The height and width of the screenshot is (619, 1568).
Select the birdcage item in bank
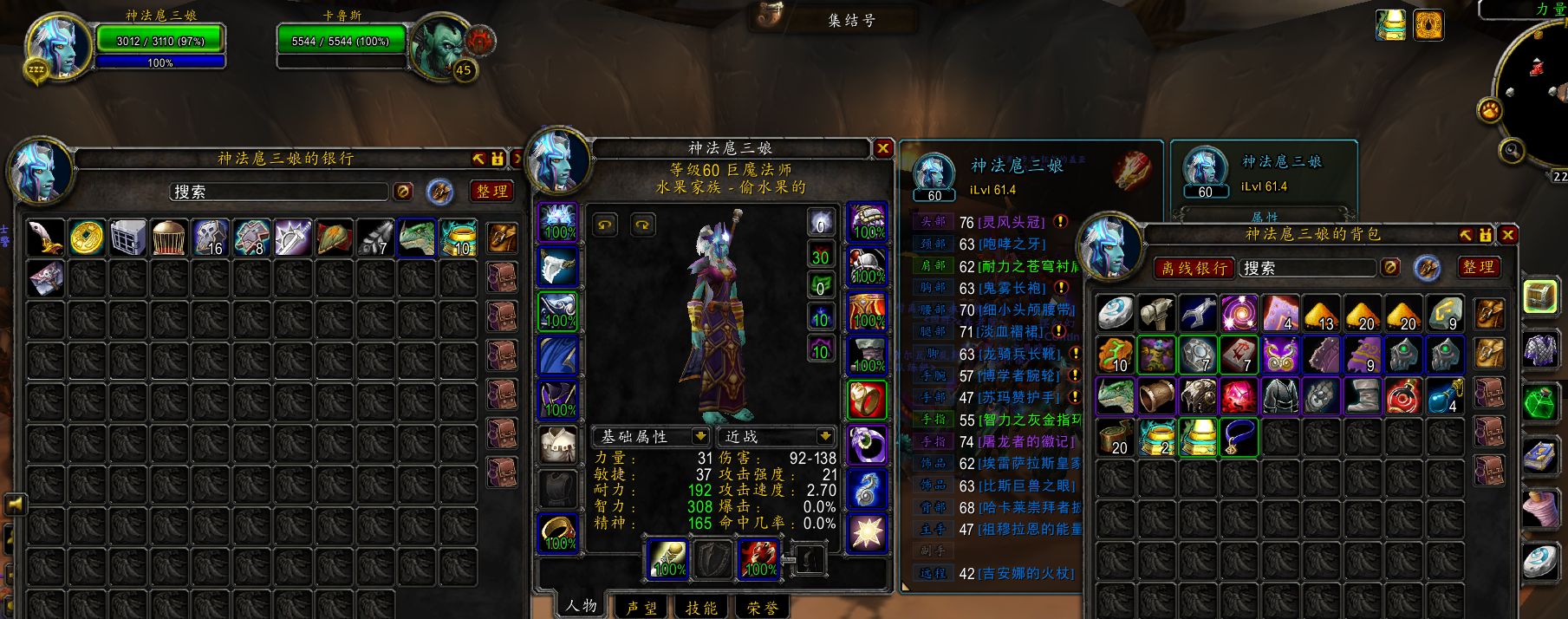[x=170, y=237]
